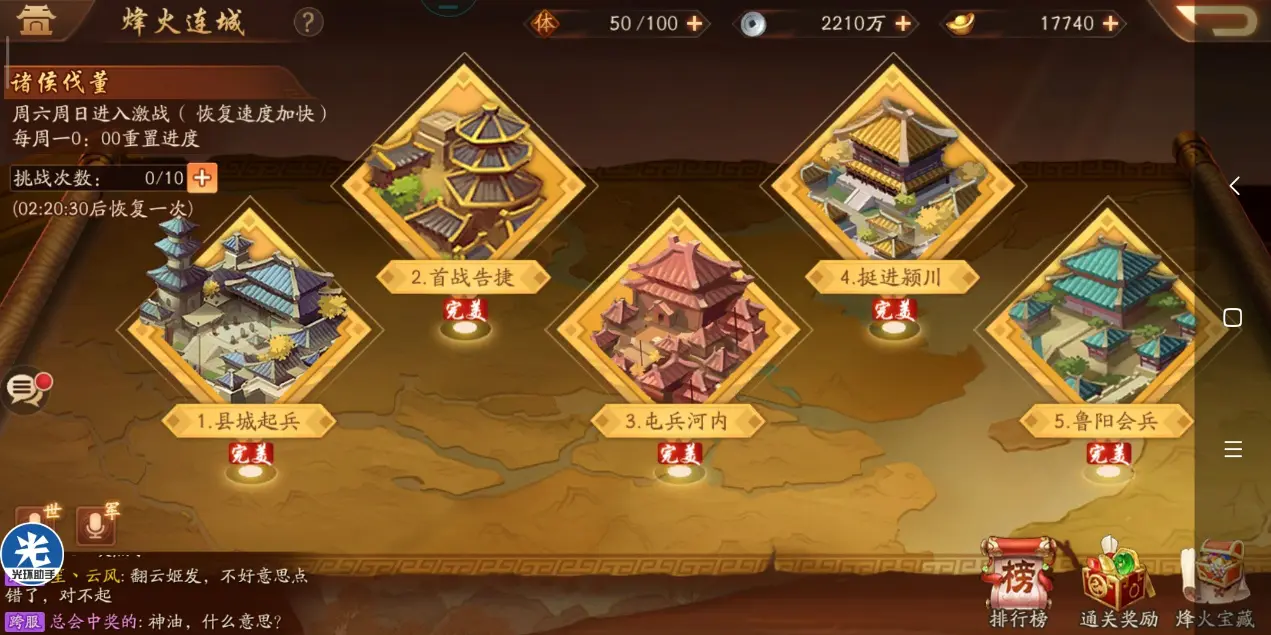Add more stamina with plus button
The image size is (1271, 635).
point(694,23)
